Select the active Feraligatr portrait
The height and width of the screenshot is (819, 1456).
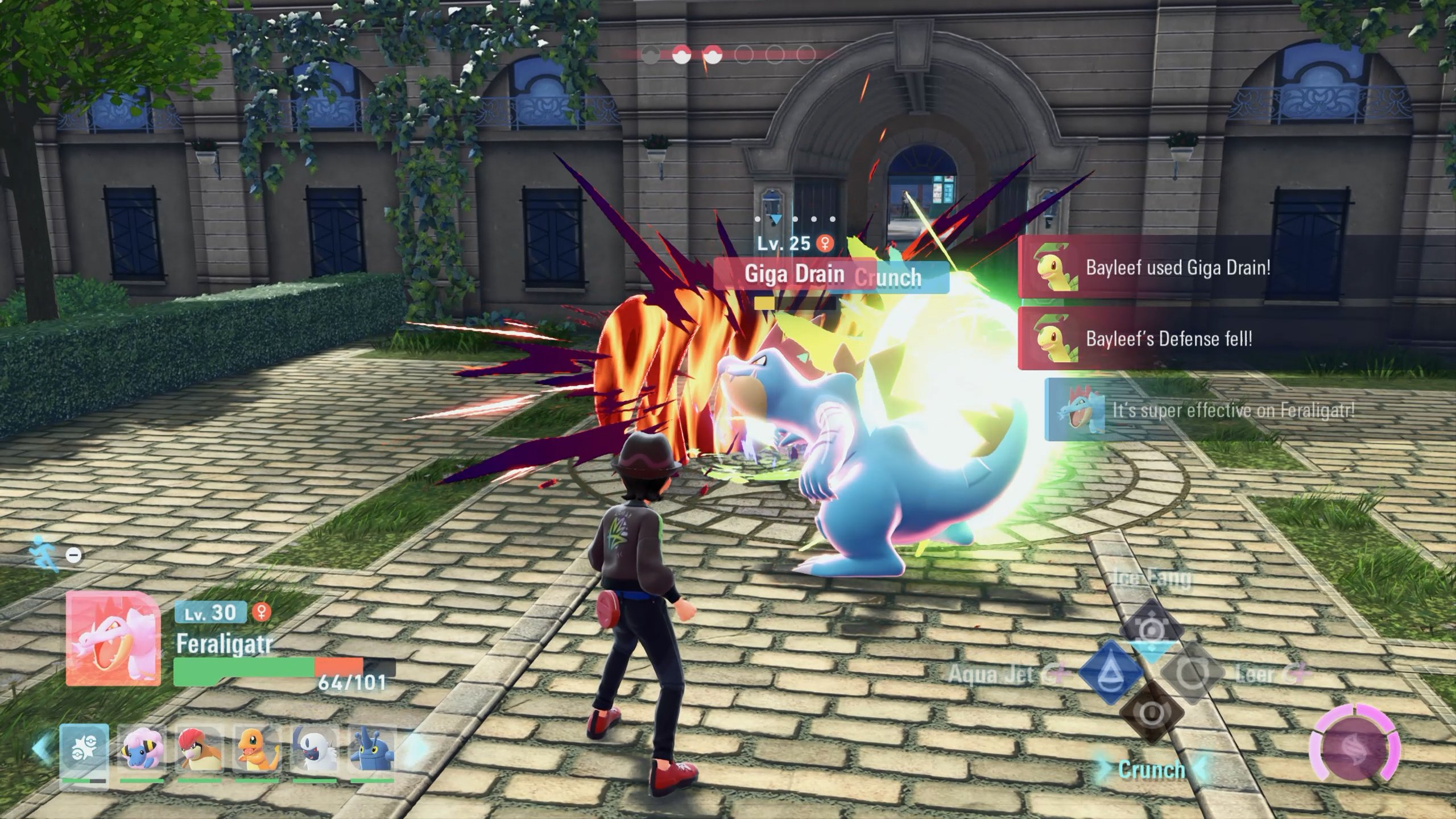click(x=113, y=638)
